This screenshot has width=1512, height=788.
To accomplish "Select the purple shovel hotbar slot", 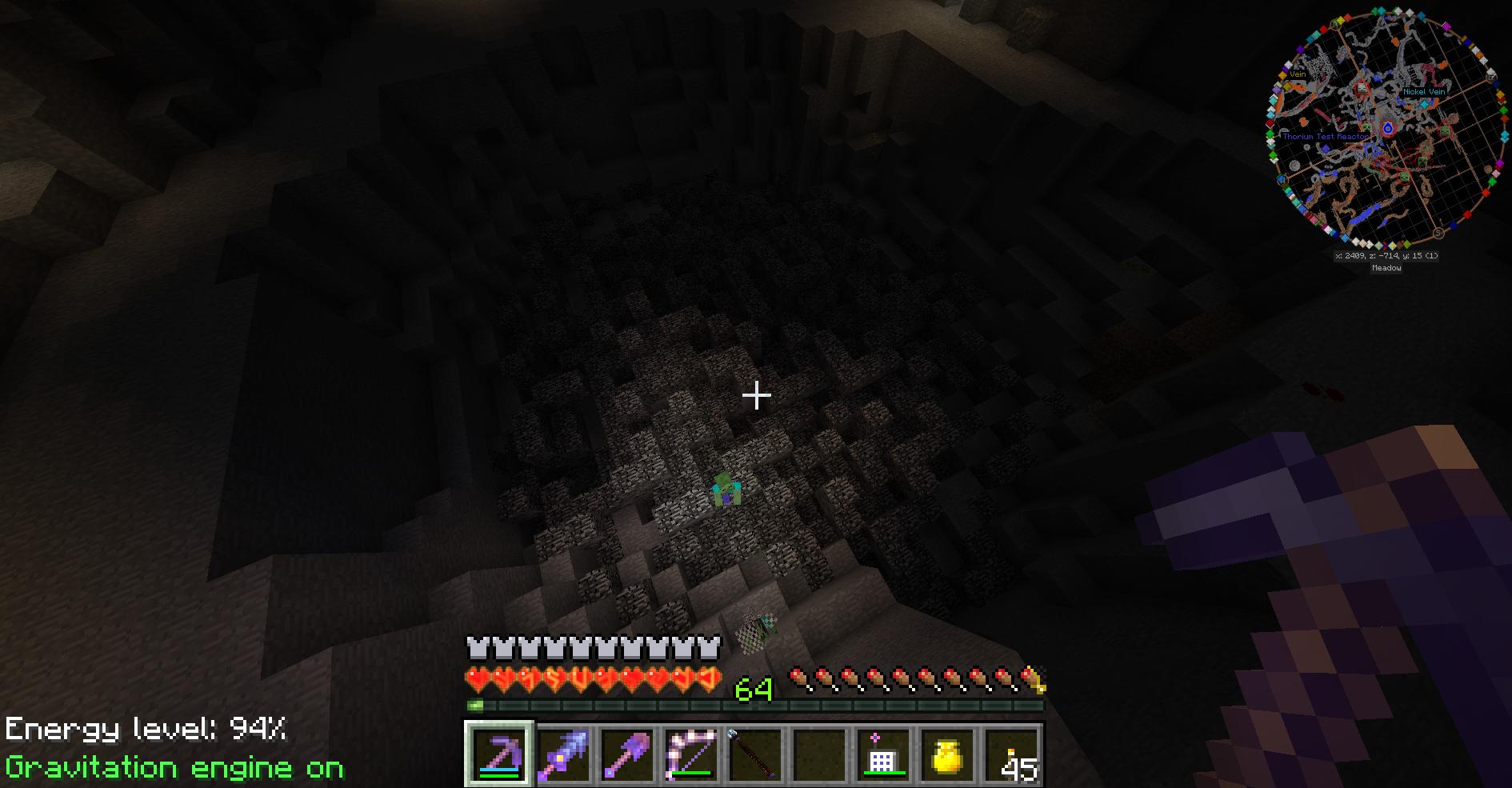I will [626, 754].
